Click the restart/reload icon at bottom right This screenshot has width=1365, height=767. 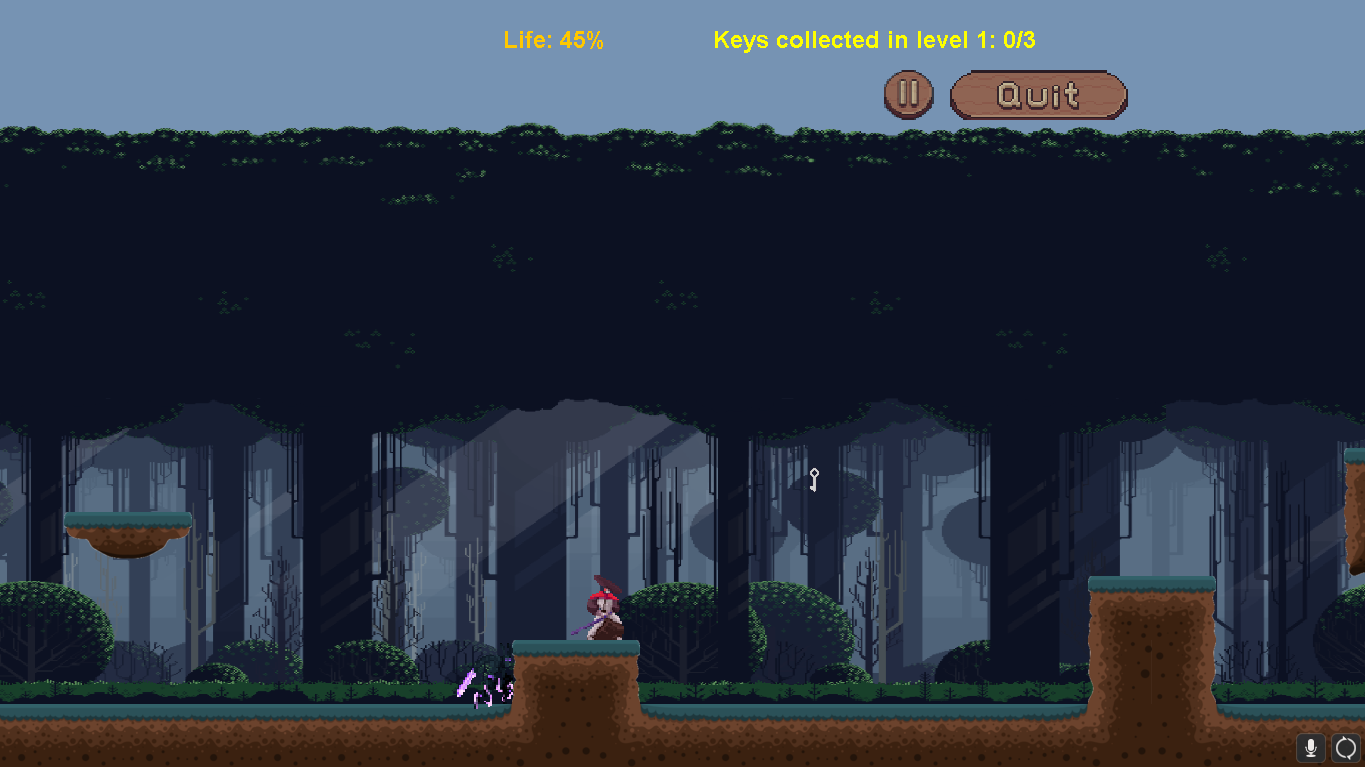point(1346,747)
